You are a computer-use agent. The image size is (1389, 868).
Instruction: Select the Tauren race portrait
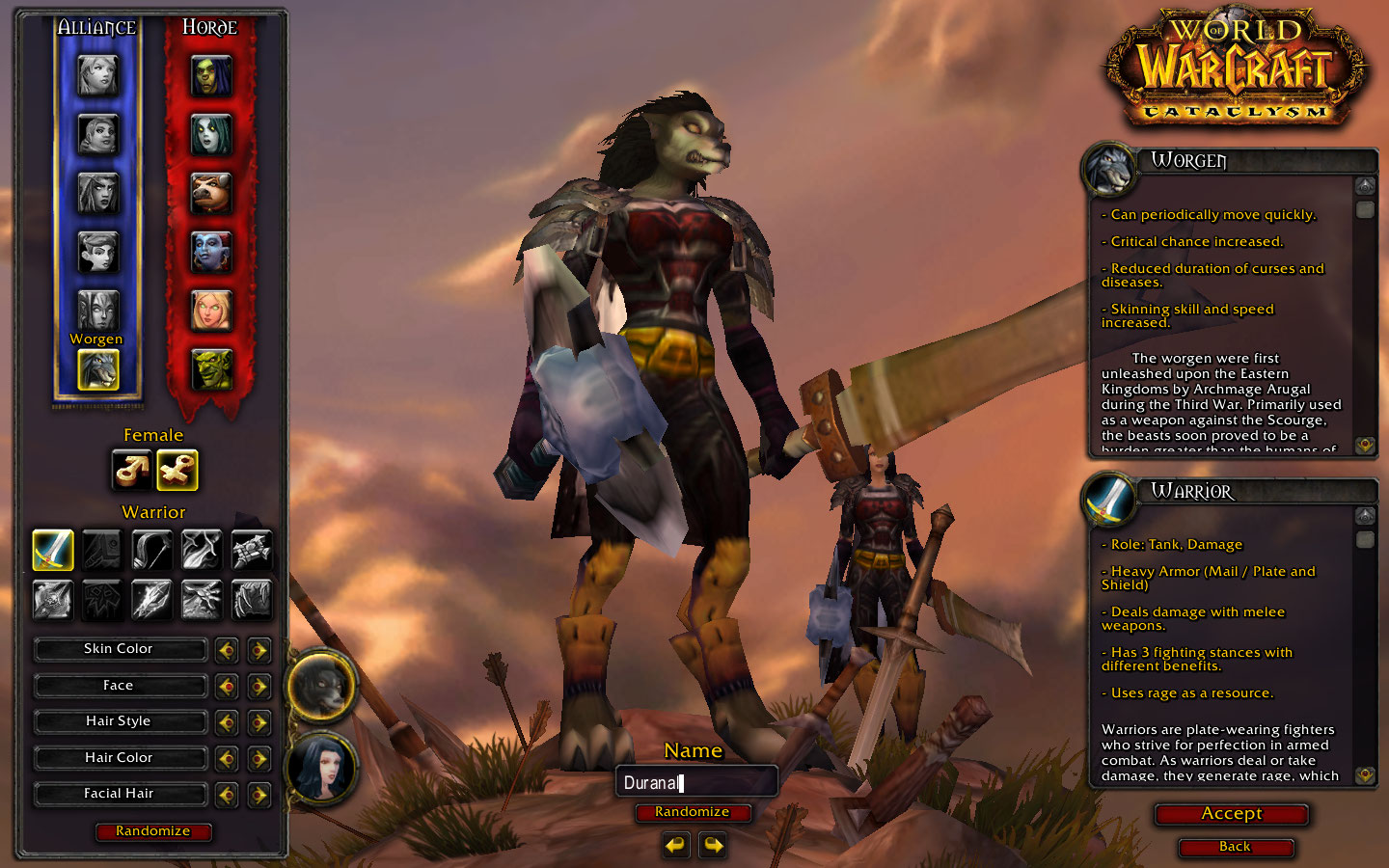pos(211,193)
